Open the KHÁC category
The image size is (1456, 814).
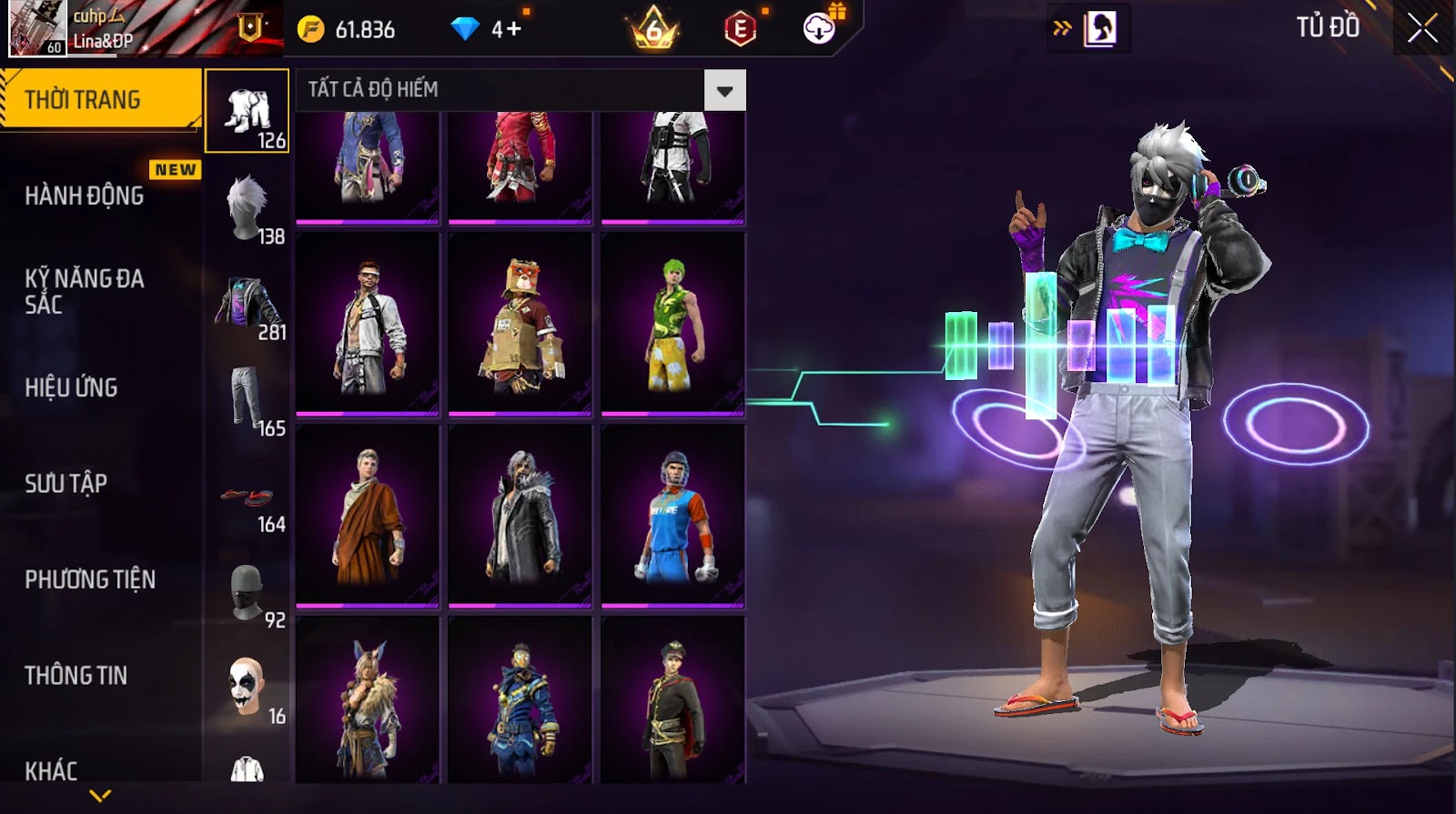click(x=51, y=770)
